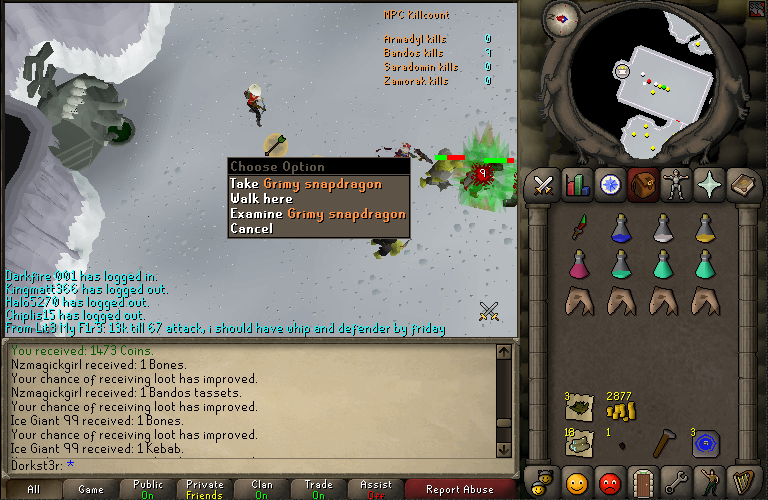Click the hammer in the inventory
The image size is (768, 500).
pos(664,441)
